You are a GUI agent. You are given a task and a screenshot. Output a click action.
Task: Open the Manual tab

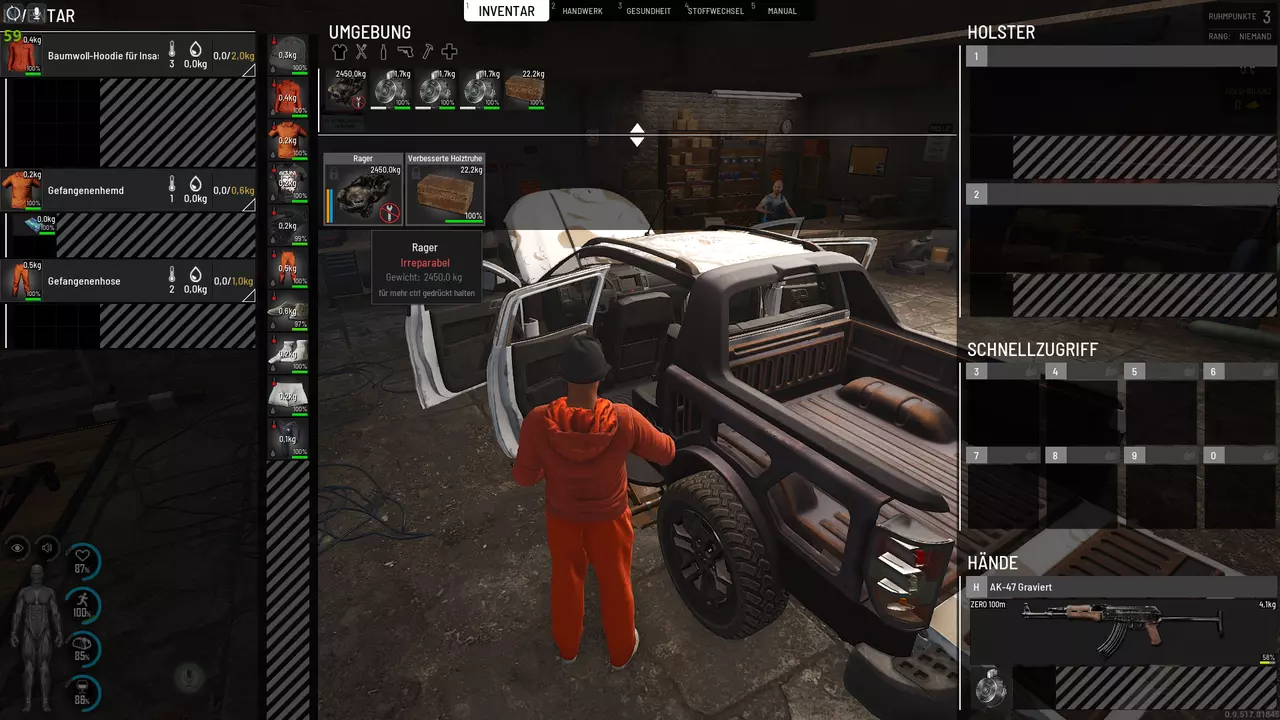[781, 11]
